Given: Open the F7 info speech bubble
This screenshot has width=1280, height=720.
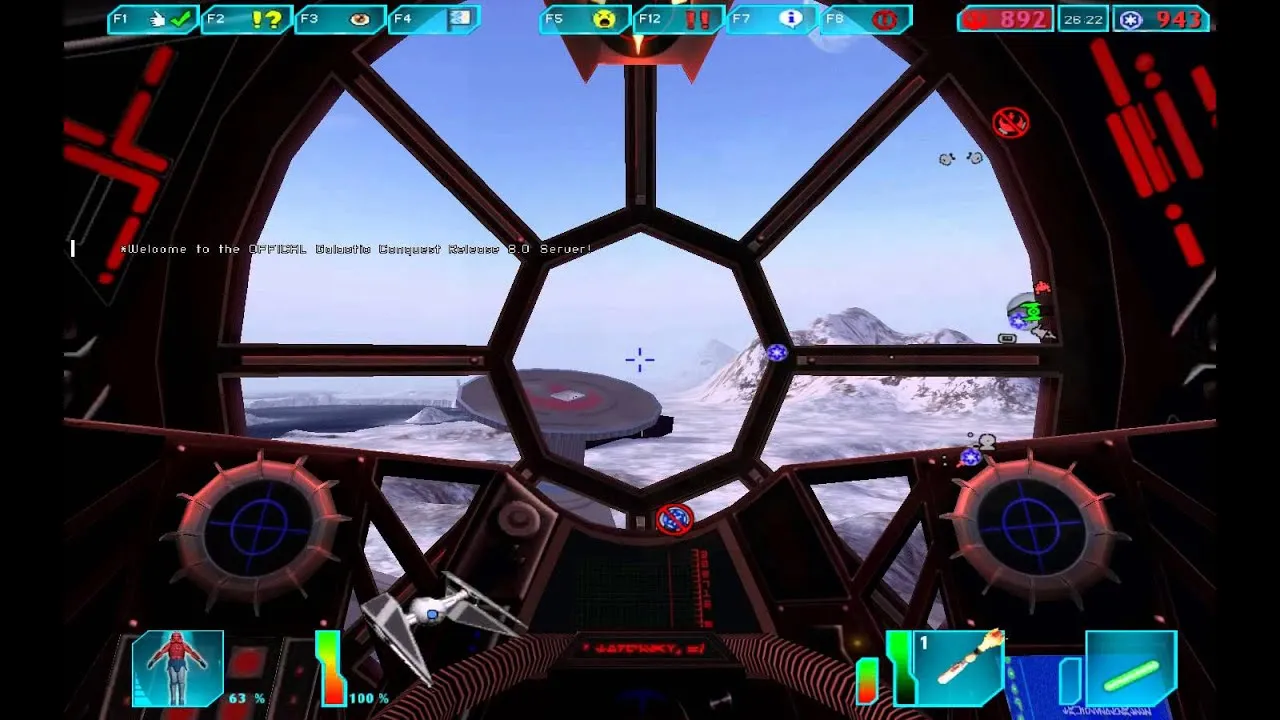Looking at the screenshot, I should 773,19.
